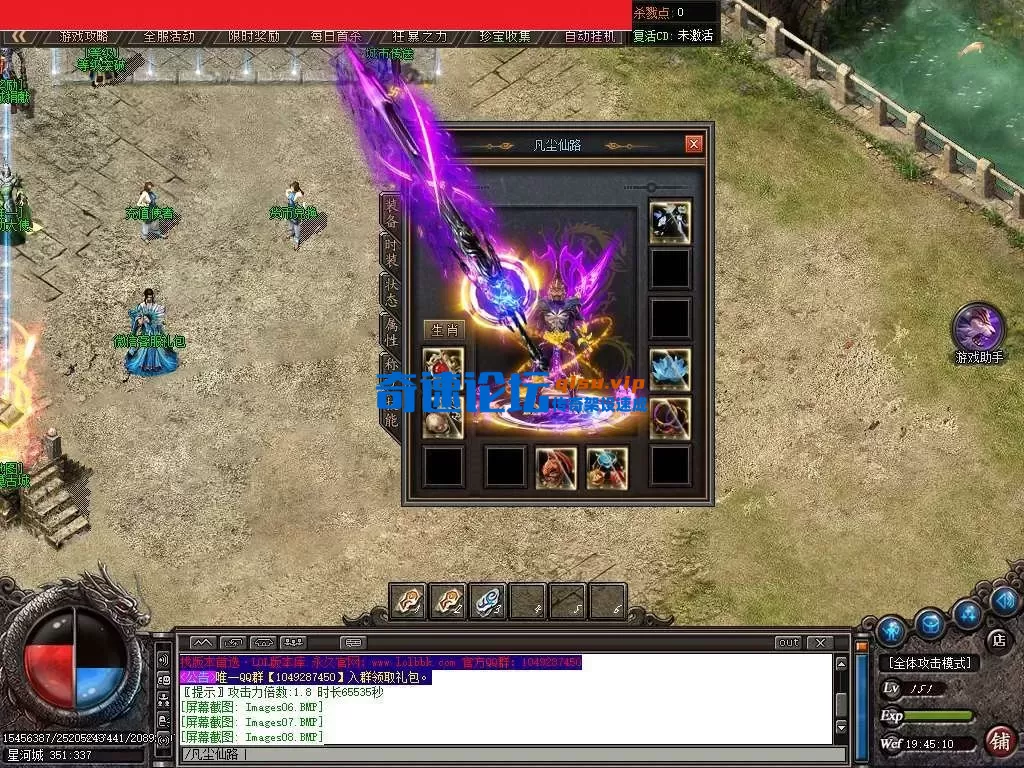Click the 生肖 zodiac button
Image resolution: width=1024 pixels, height=768 pixels.
pos(443,330)
